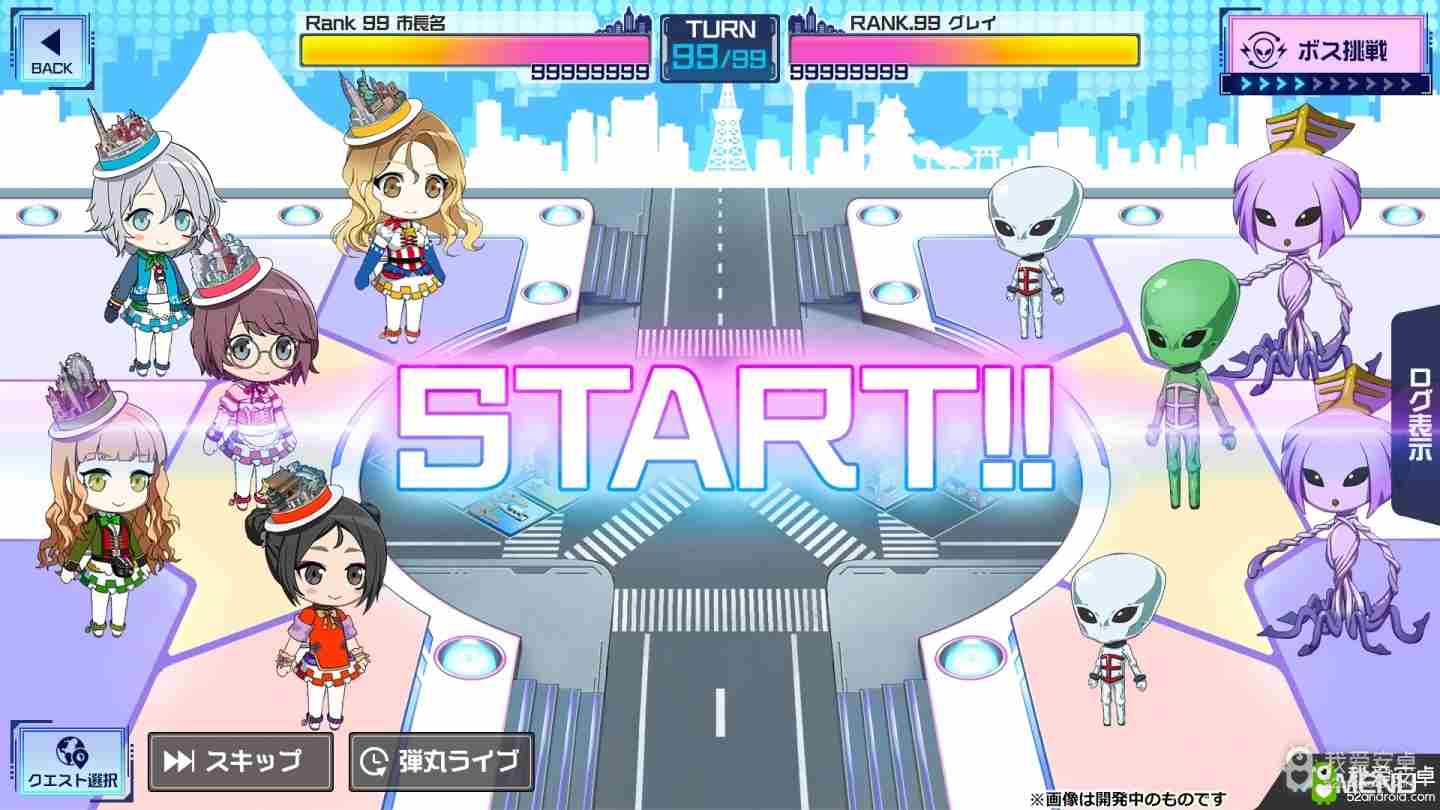The width and height of the screenshot is (1440, 810).
Task: Click the TURN 99/99 counter badge
Action: click(x=720, y=45)
